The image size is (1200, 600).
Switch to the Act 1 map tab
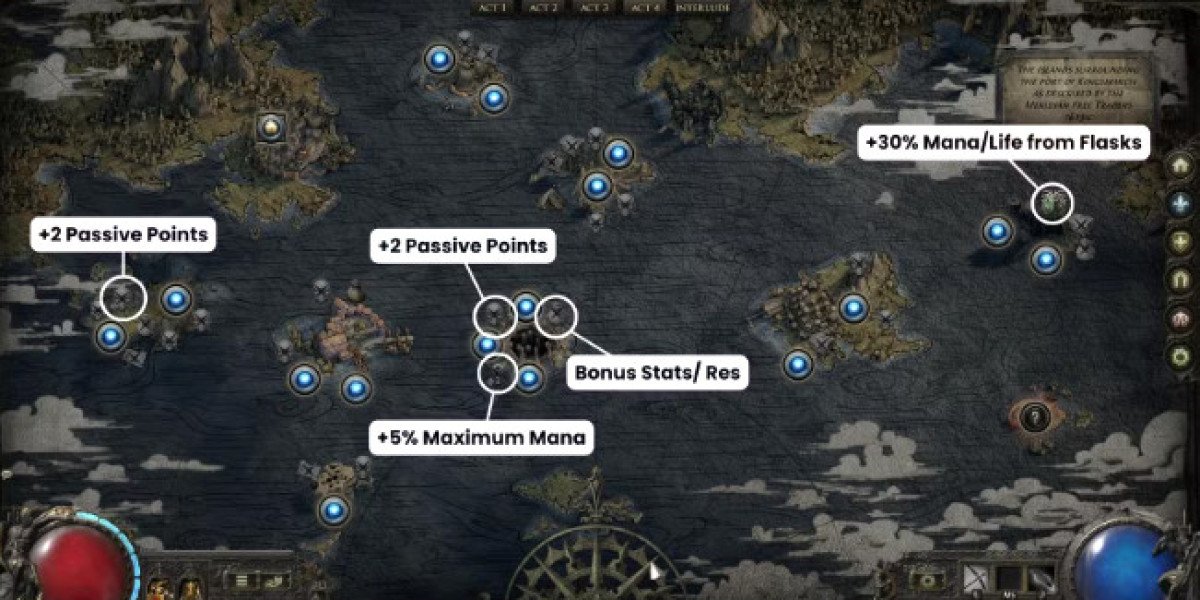[495, 7]
